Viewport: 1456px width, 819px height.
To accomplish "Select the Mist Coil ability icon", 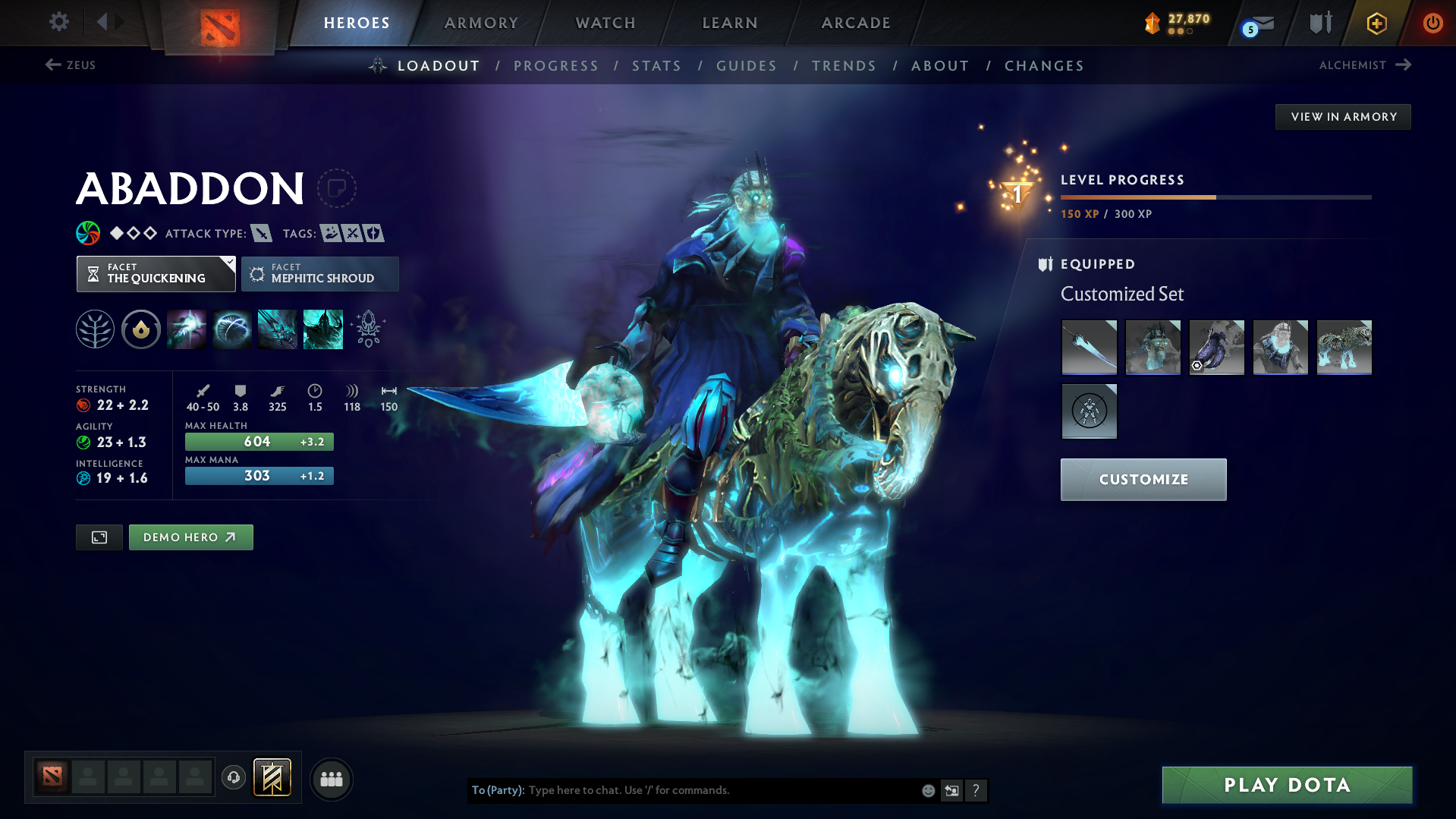I will tap(187, 329).
